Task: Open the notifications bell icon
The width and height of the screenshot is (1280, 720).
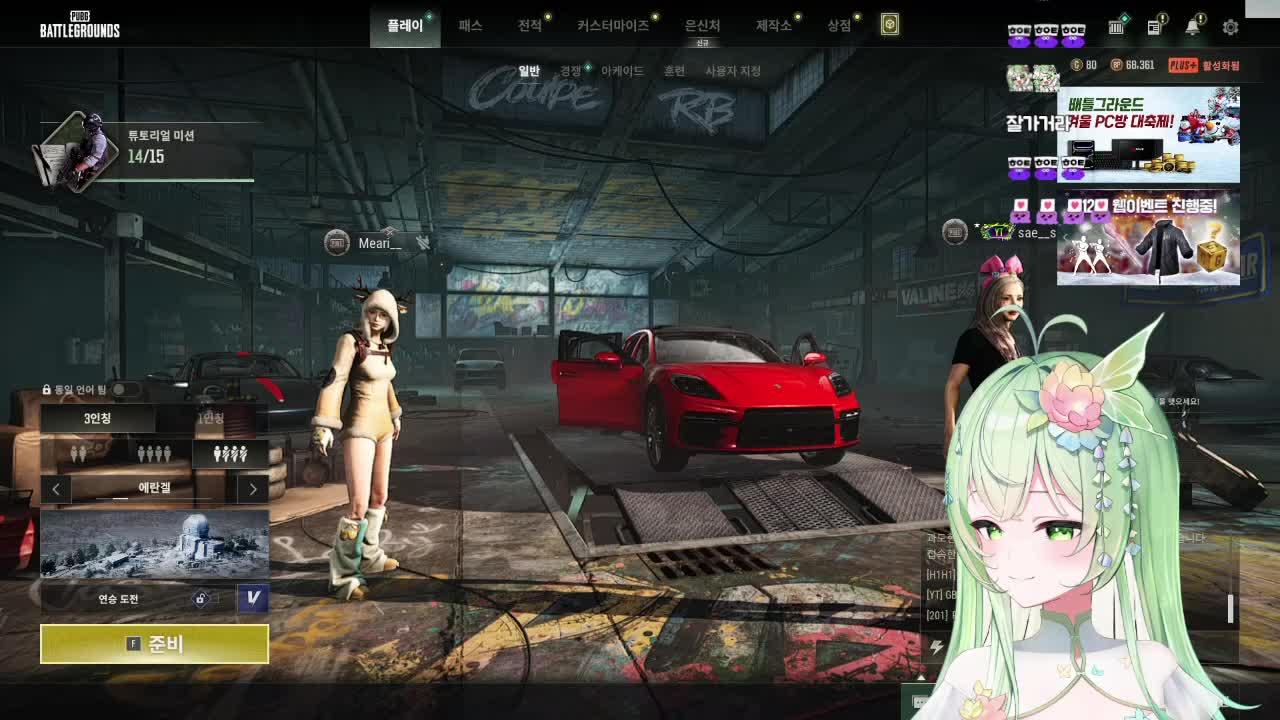Action: point(1191,27)
